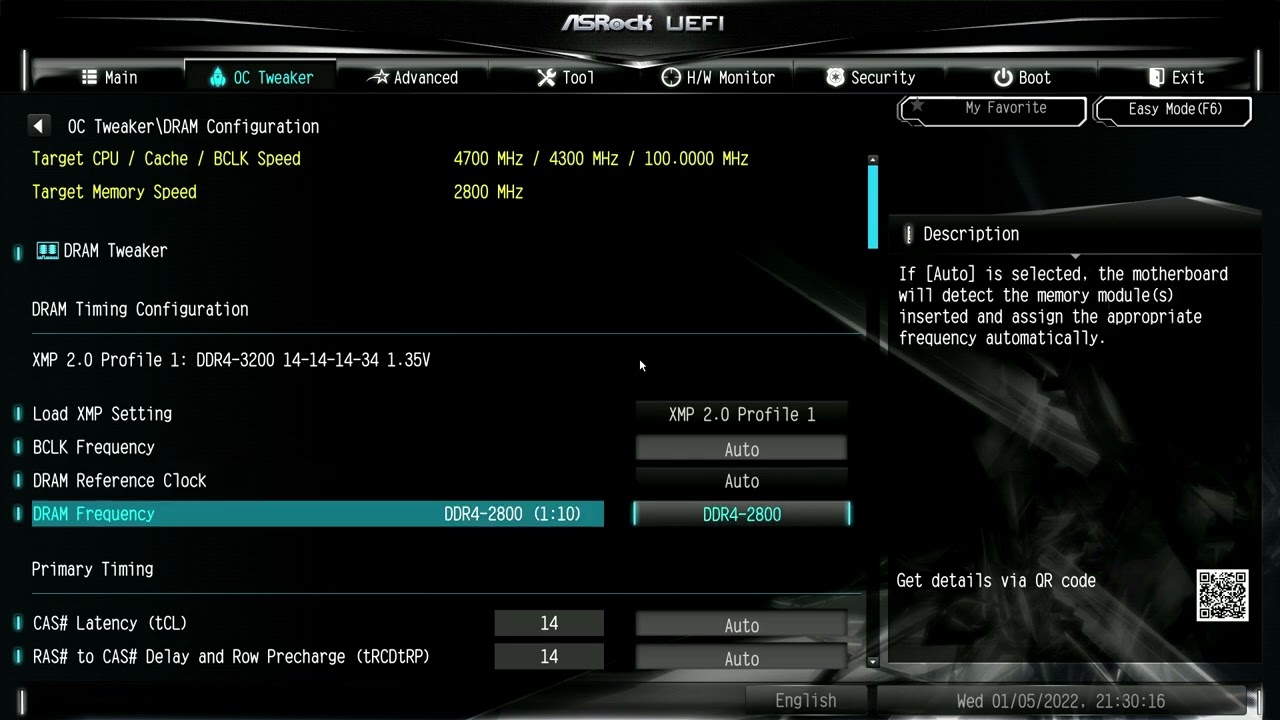
Task: Toggle DRAM Reference Clock from Auto
Action: point(741,481)
